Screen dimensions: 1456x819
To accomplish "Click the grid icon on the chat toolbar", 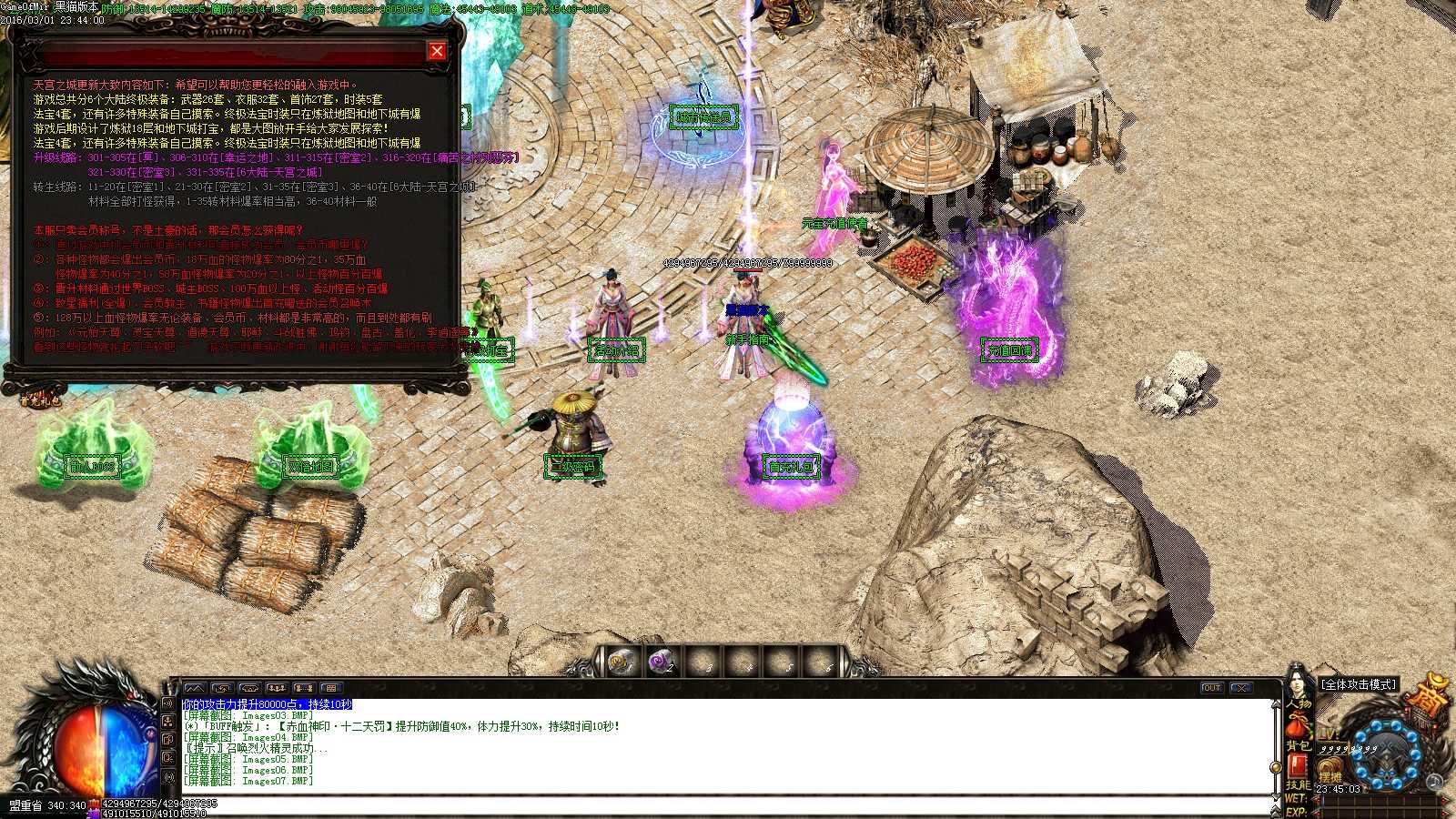I will (x=331, y=688).
